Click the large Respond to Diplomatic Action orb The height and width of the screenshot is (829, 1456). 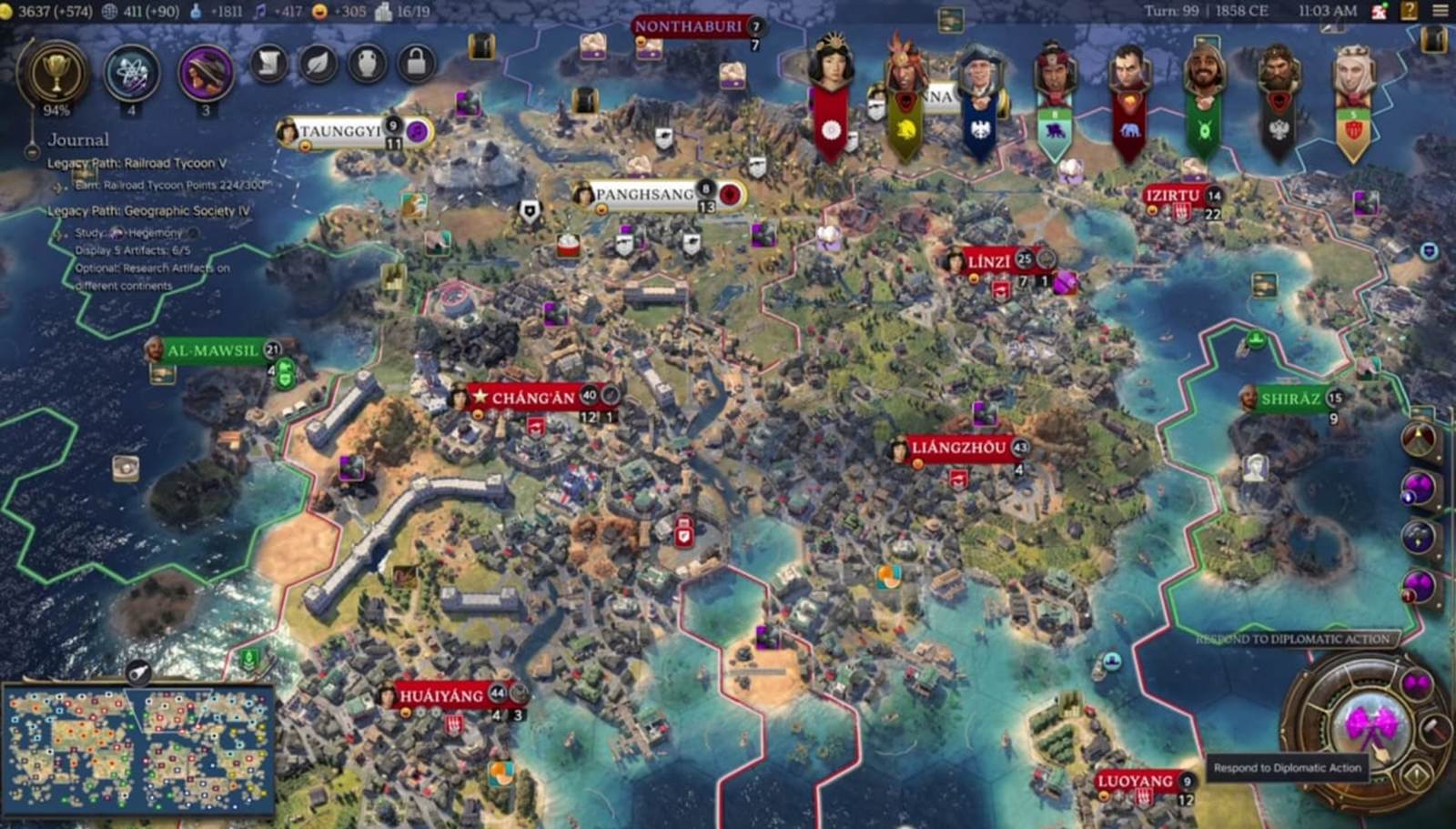tap(1372, 727)
